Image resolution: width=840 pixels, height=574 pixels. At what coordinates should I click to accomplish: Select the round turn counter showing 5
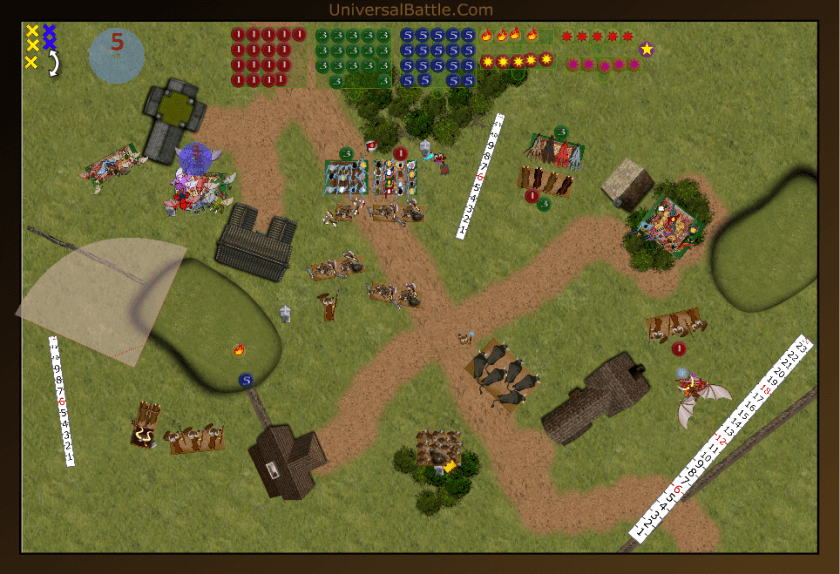pyautogui.click(x=117, y=54)
